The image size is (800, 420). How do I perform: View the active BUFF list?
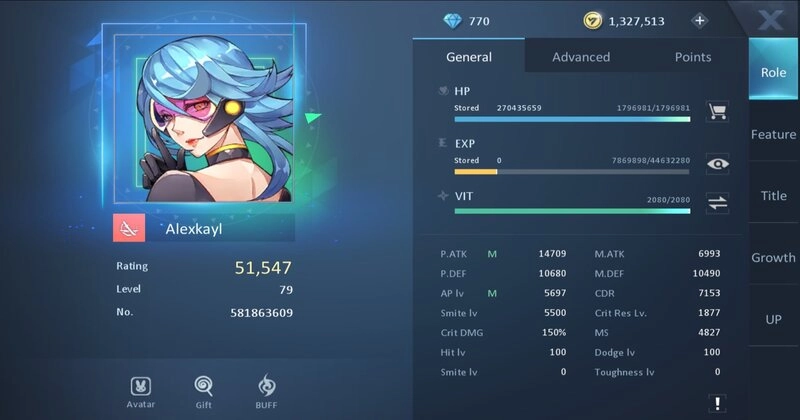pyautogui.click(x=267, y=390)
